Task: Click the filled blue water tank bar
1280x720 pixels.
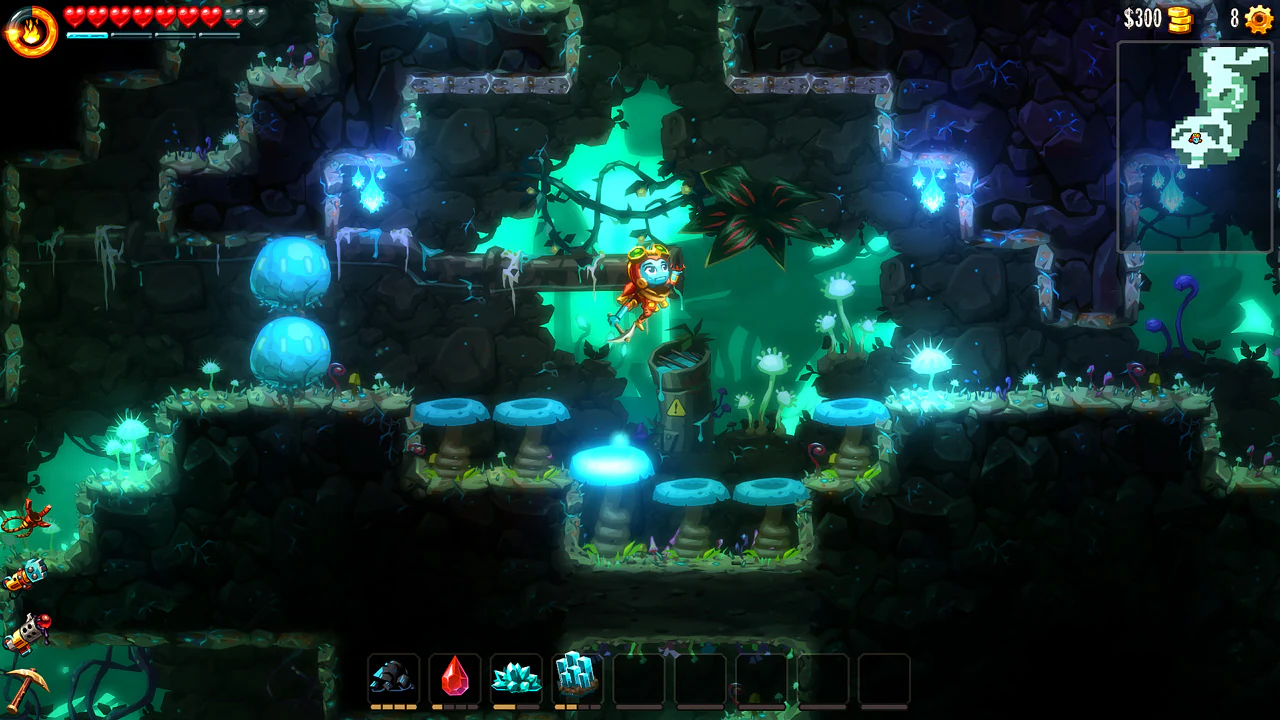Action: (x=88, y=34)
